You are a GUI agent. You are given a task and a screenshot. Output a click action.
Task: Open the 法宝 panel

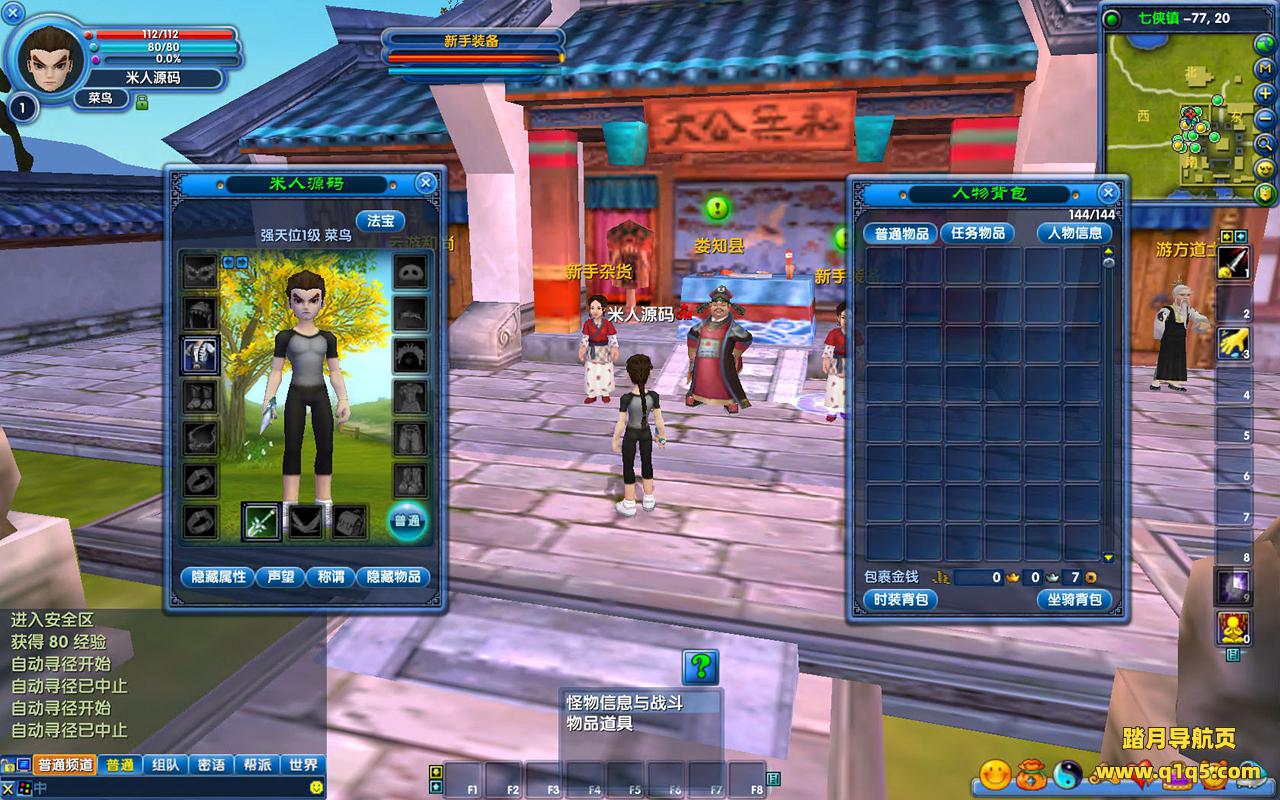click(380, 221)
